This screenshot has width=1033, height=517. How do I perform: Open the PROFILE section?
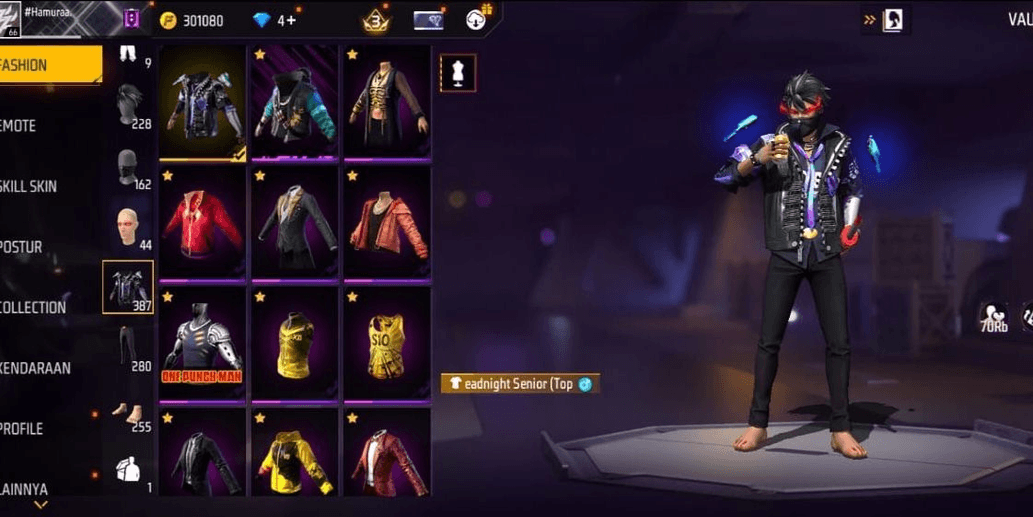40,428
